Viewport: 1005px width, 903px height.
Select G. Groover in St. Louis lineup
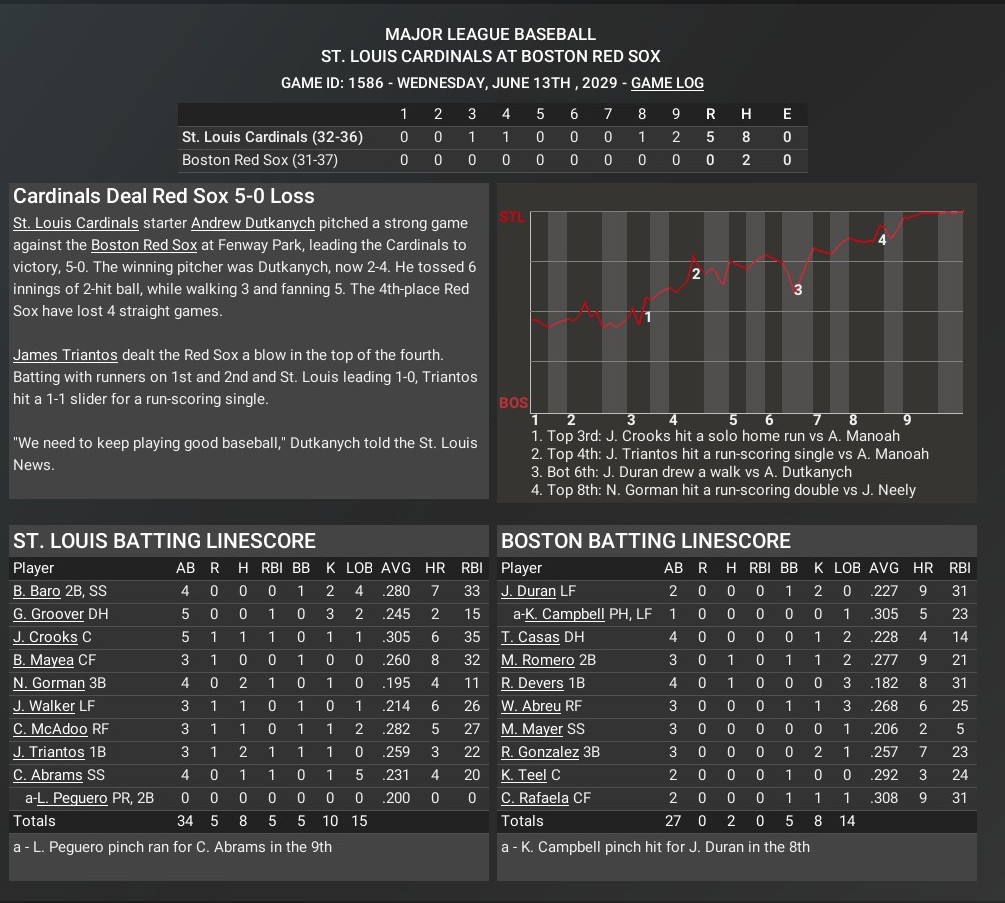coord(48,614)
